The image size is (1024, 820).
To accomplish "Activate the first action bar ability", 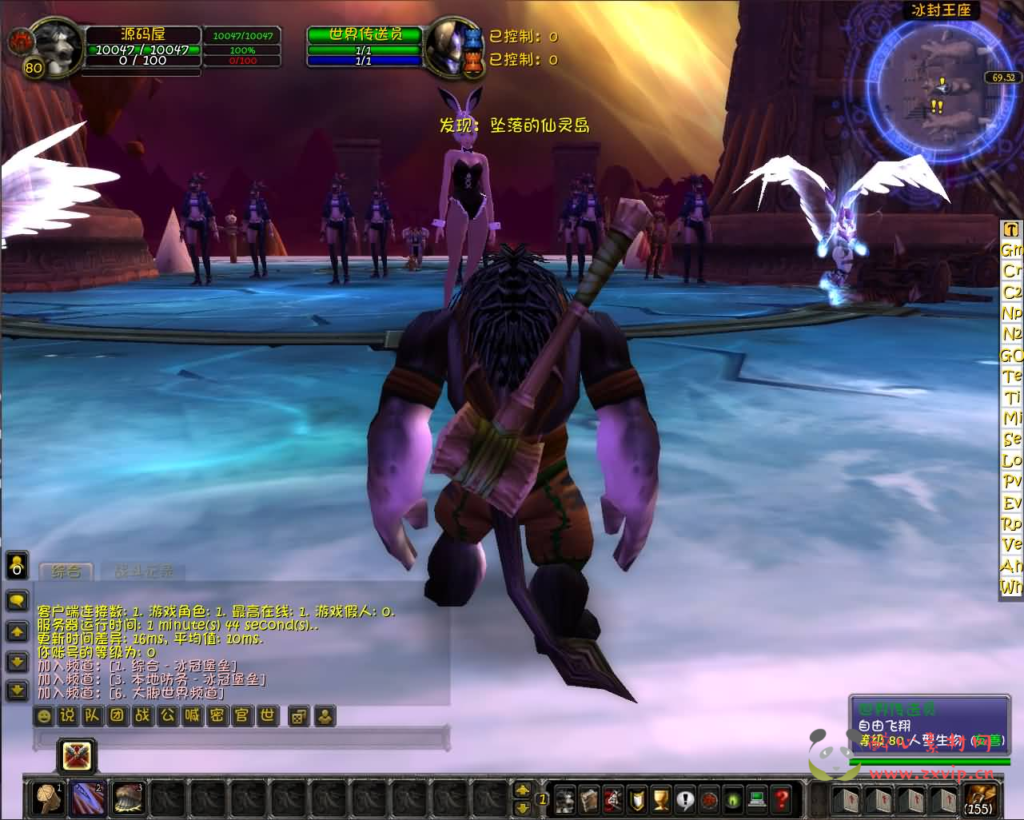I will point(46,798).
